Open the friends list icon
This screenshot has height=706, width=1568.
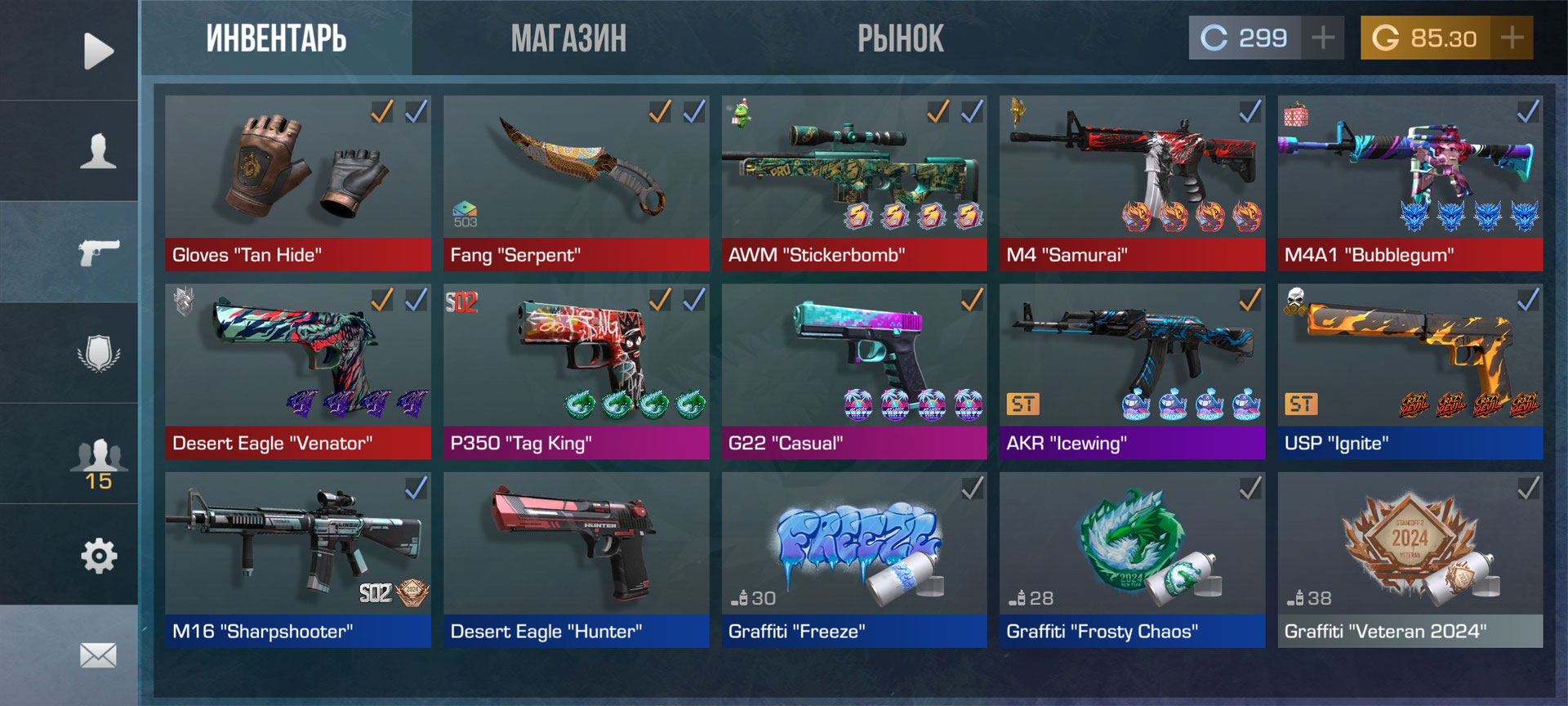coord(98,462)
